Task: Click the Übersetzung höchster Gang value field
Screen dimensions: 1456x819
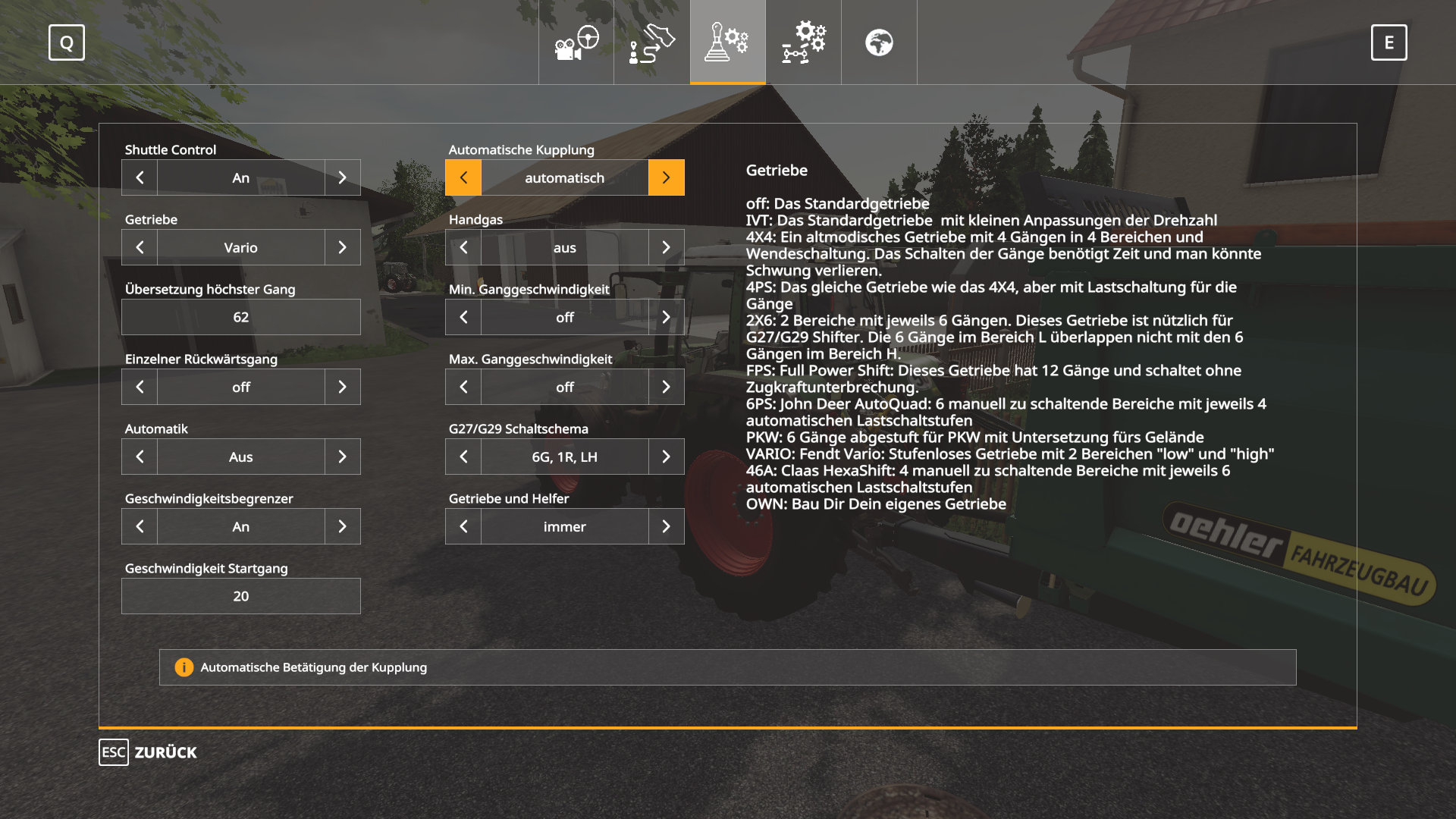Action: (x=240, y=317)
